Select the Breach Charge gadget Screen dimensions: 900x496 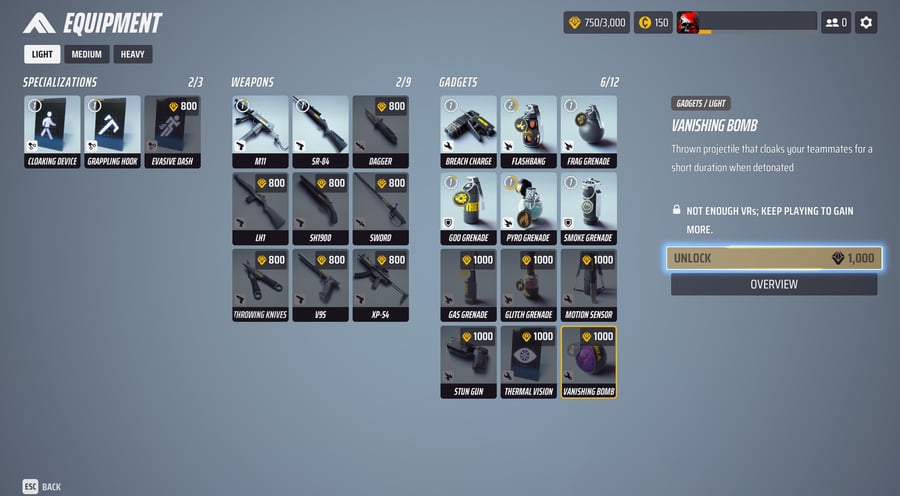(x=468, y=131)
